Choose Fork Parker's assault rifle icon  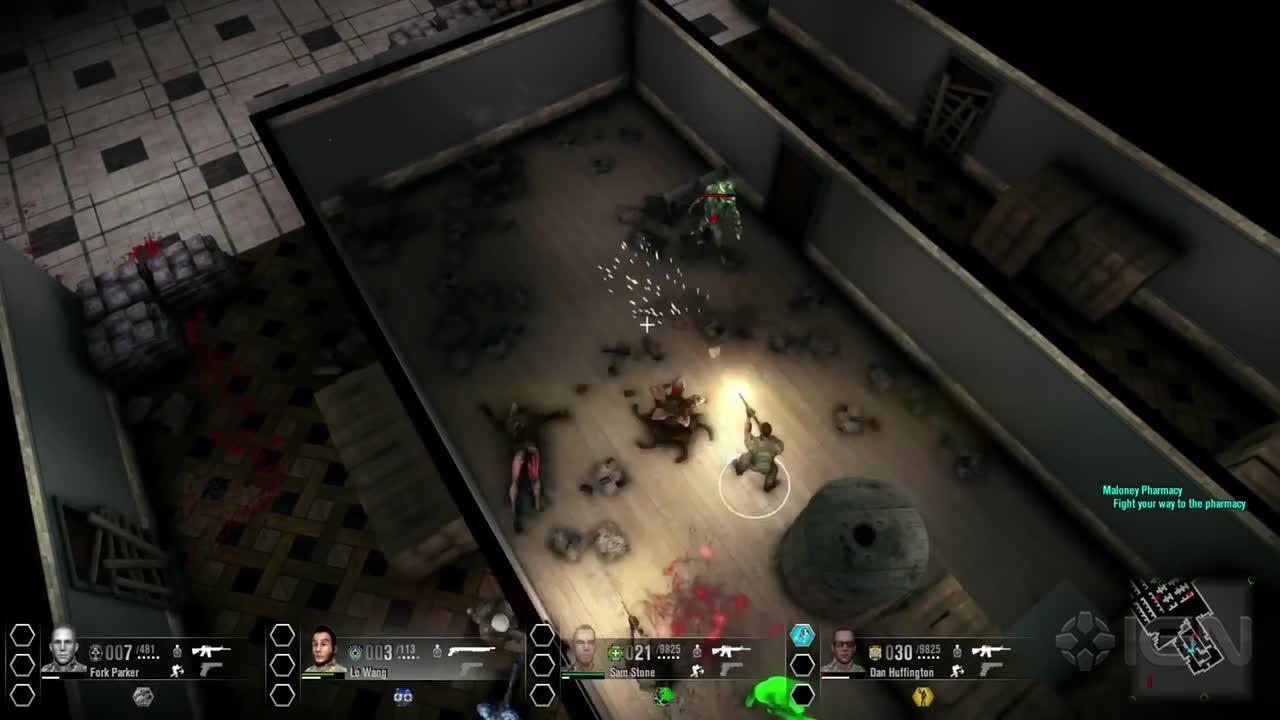tap(210, 651)
